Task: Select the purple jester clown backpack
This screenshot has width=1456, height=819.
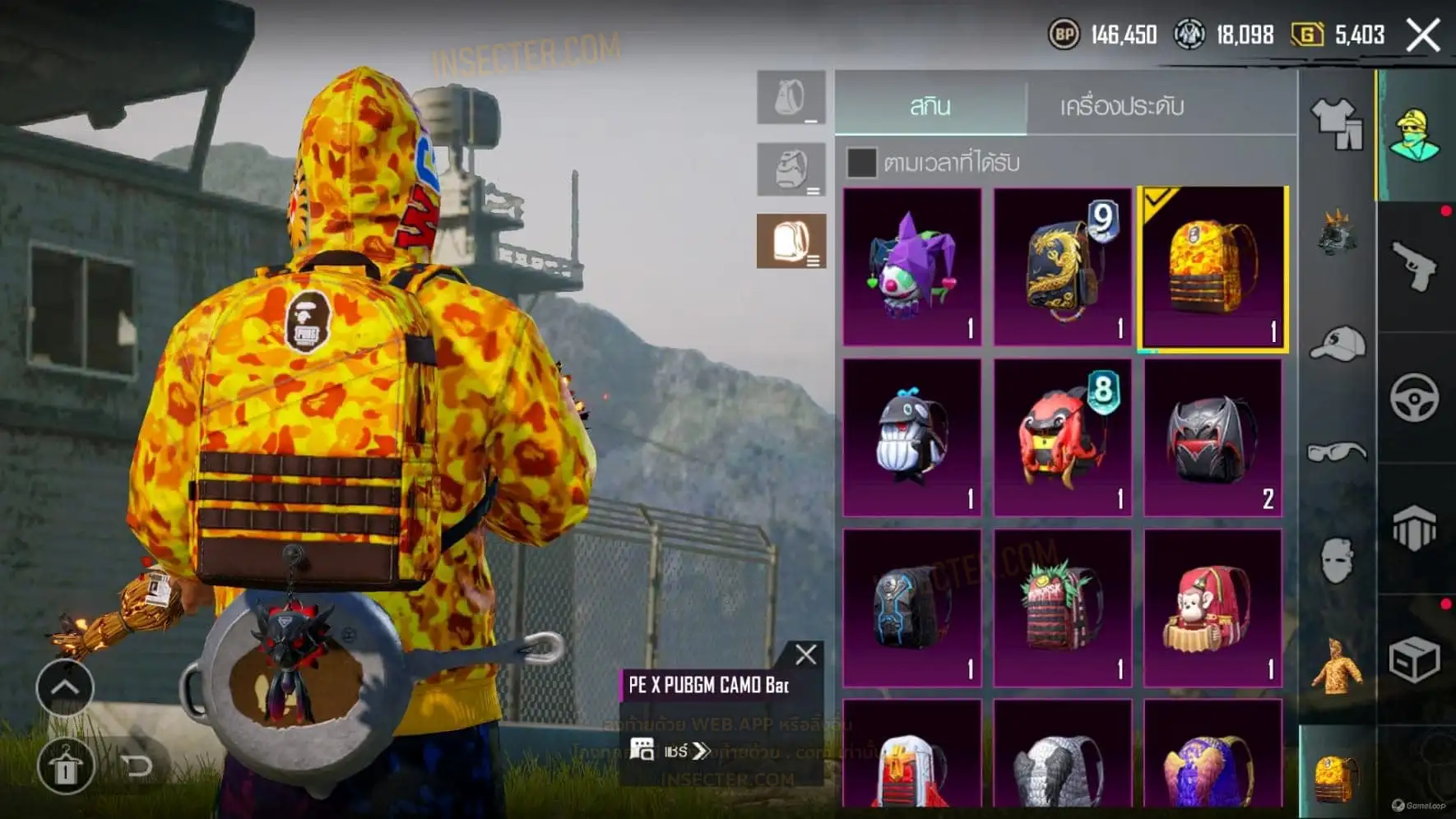Action: tap(912, 266)
